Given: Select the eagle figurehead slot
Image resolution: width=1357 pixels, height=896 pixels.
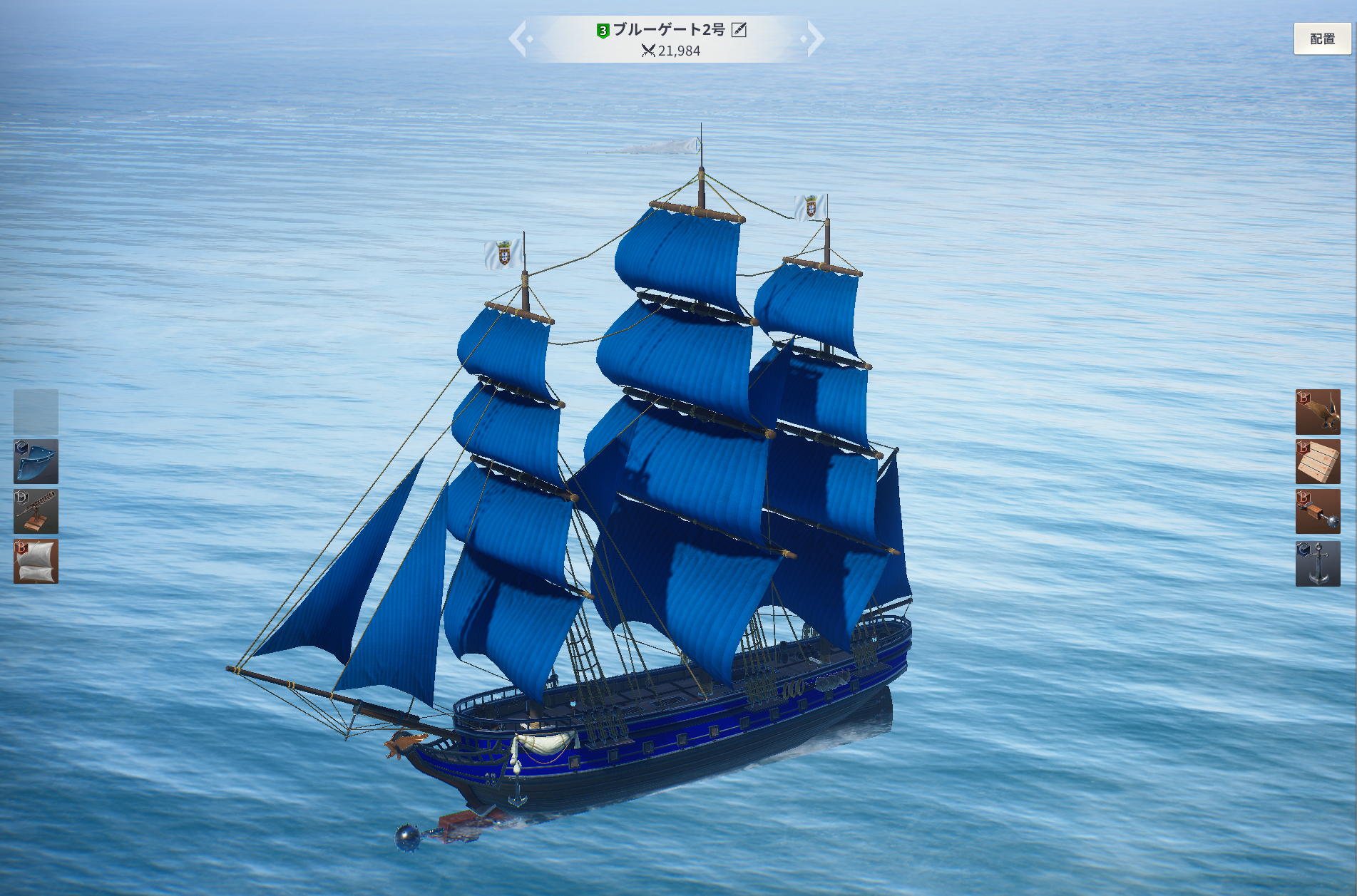Looking at the screenshot, I should click(x=1317, y=412).
